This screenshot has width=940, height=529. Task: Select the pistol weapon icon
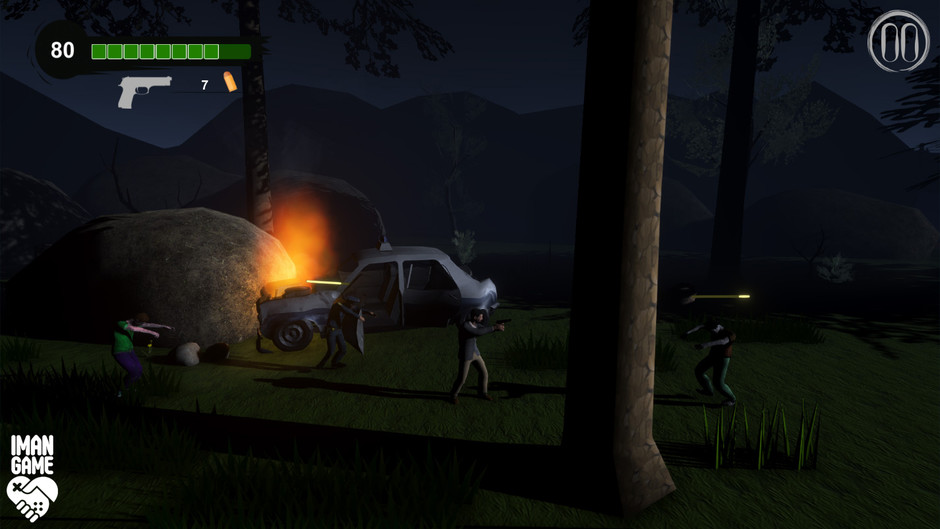coord(144,89)
